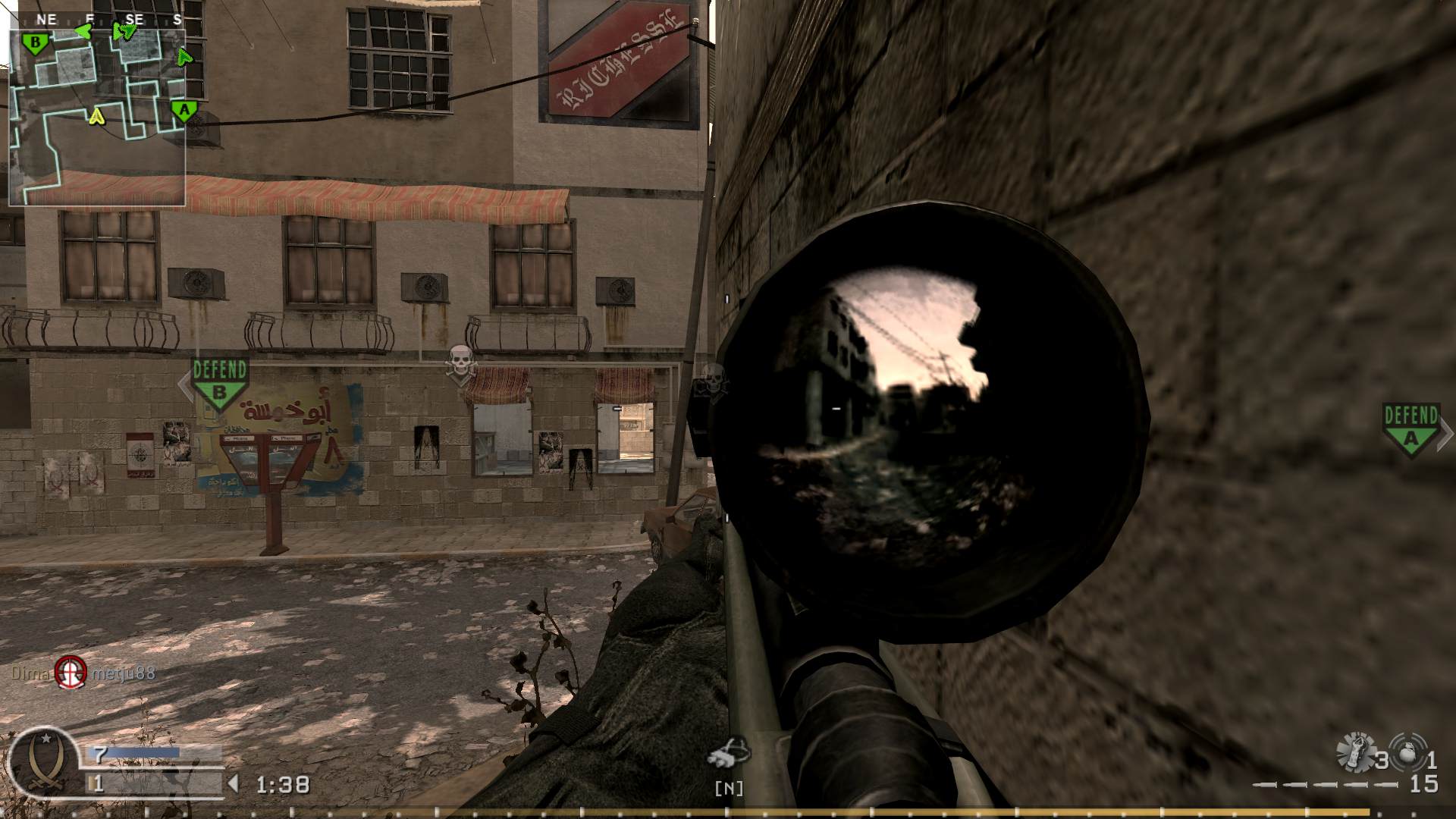The width and height of the screenshot is (1456, 819).
Task: Select the SE heading on the compass bar
Action: pos(133,17)
